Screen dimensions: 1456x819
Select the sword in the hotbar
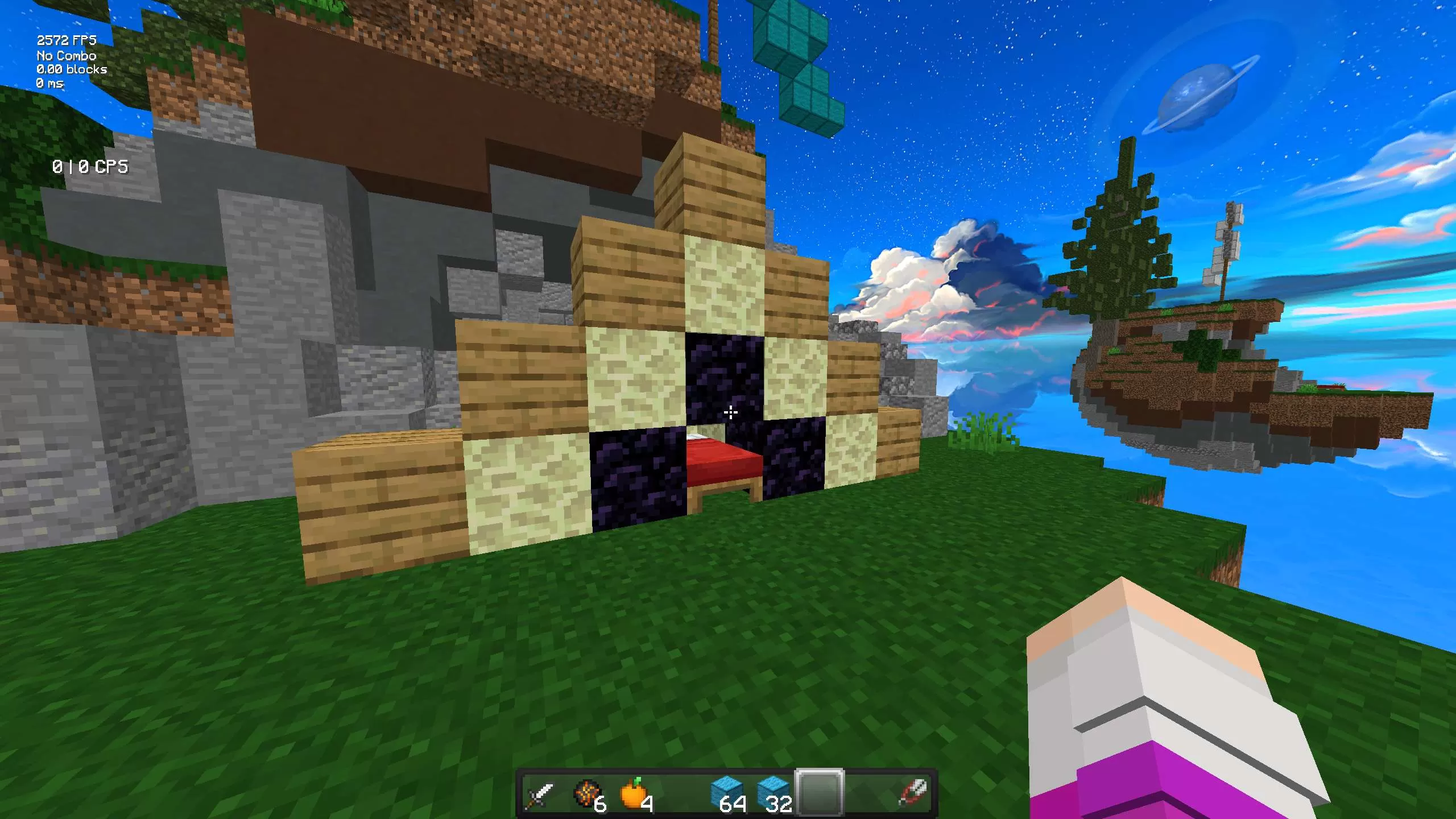pyautogui.click(x=540, y=791)
